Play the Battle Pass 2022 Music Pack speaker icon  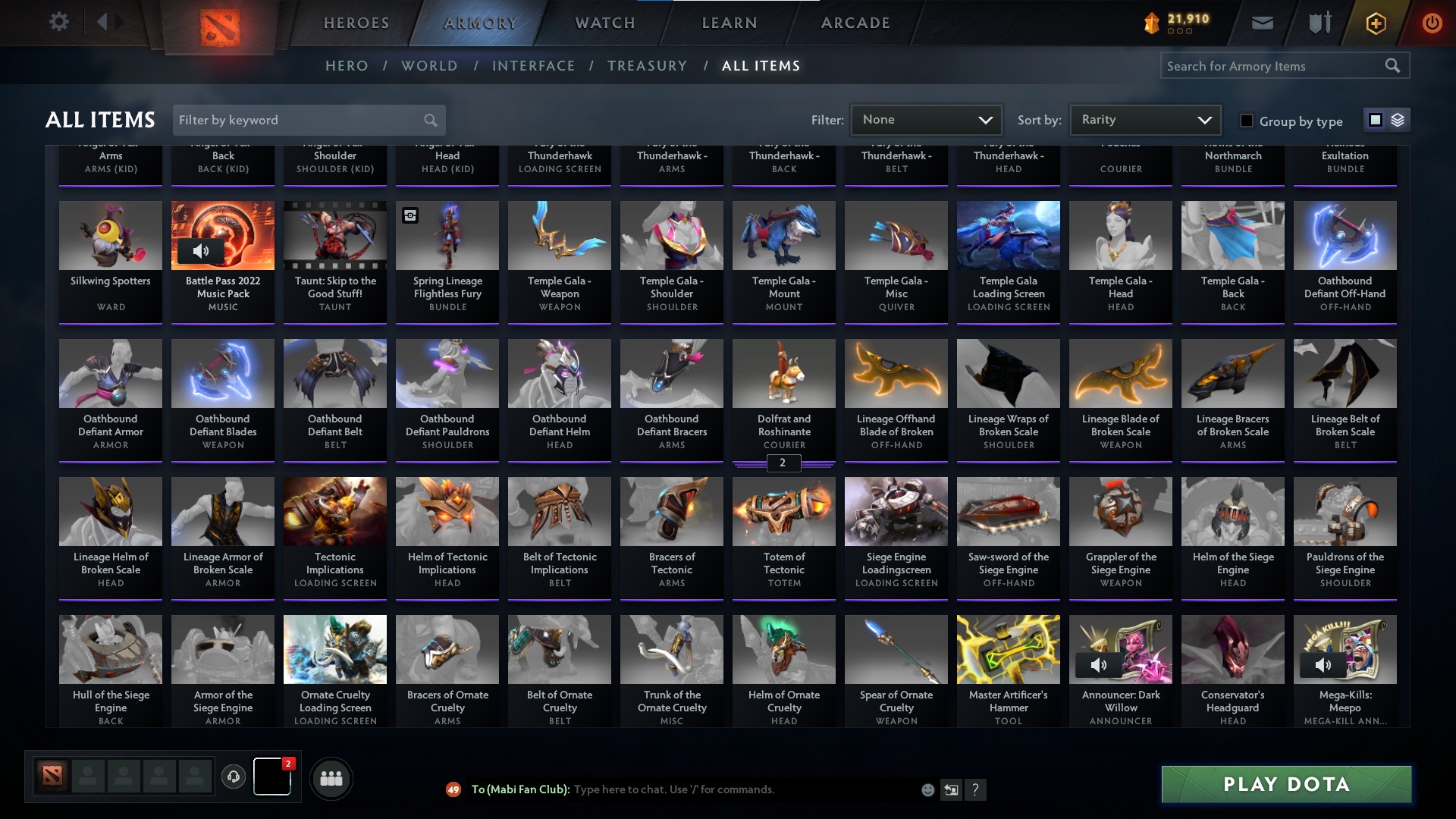tap(202, 250)
